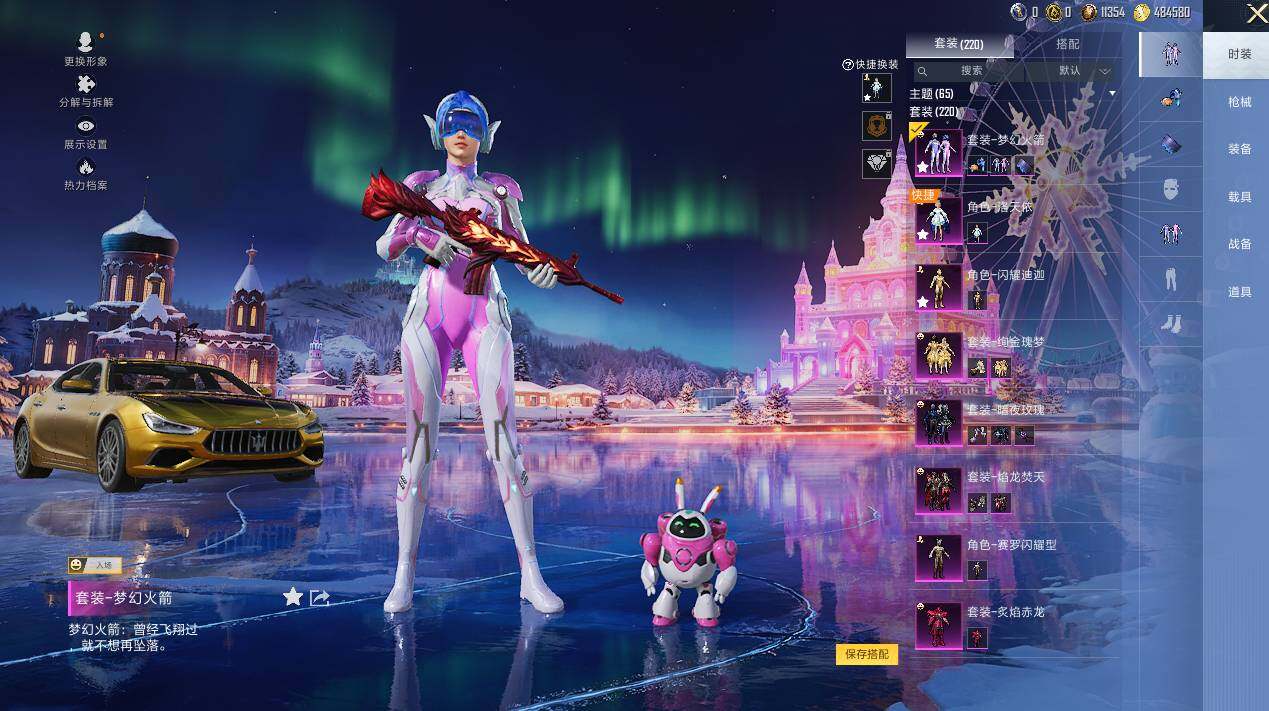Screen dimensions: 1269x711
Task: Open 热力档案 heat archive
Action: point(86,174)
